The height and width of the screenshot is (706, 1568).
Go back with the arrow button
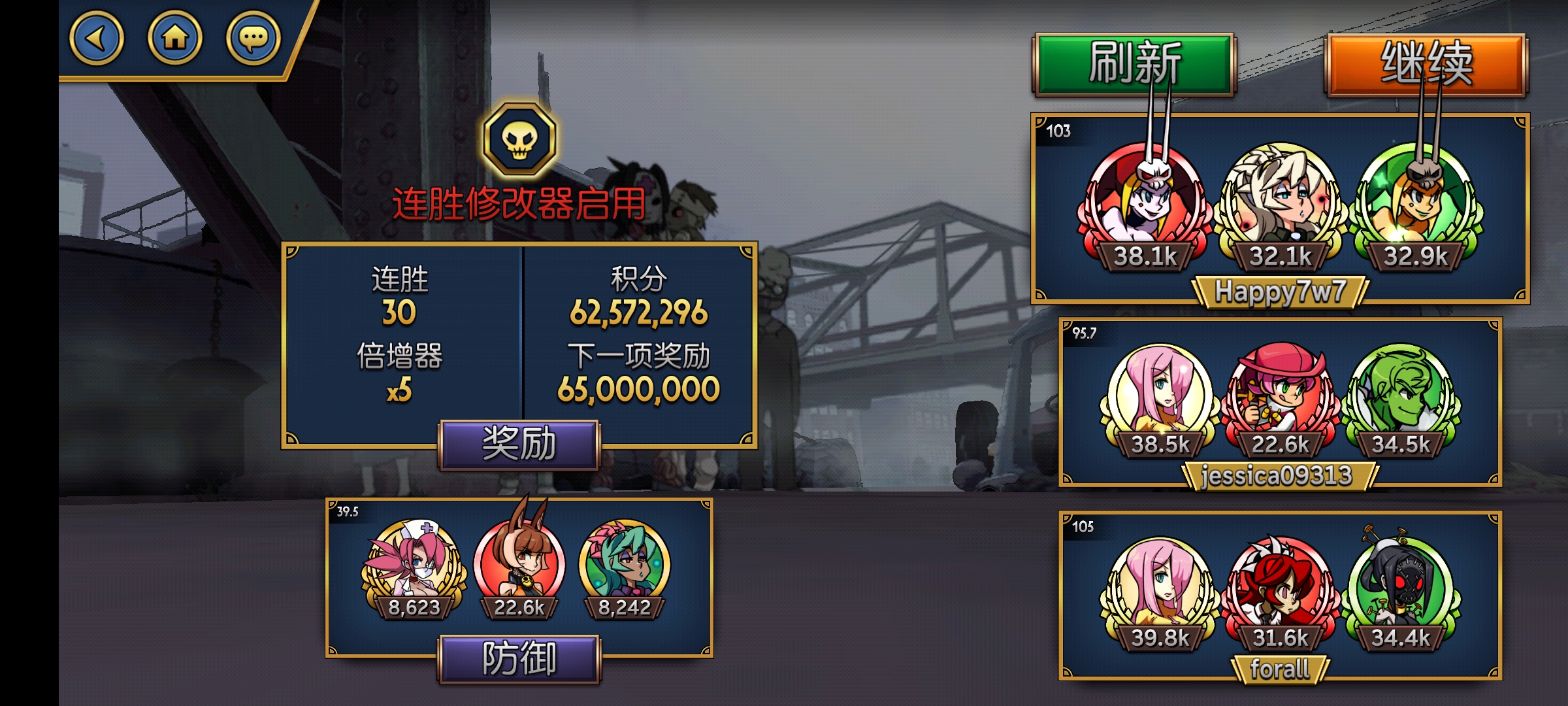click(96, 39)
